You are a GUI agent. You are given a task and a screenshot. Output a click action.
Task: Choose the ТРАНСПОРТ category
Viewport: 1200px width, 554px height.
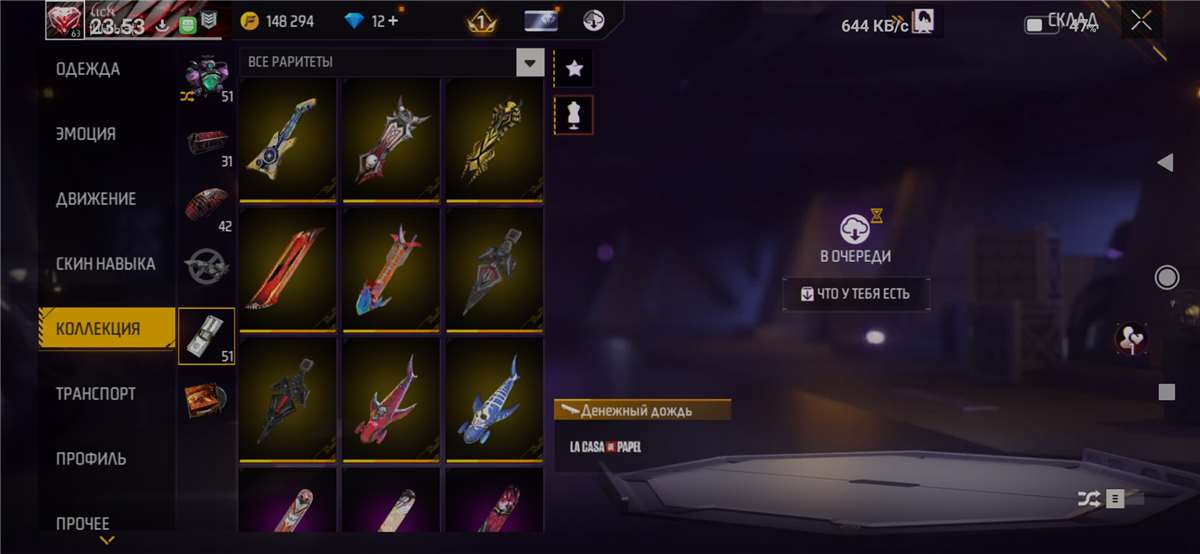95,394
